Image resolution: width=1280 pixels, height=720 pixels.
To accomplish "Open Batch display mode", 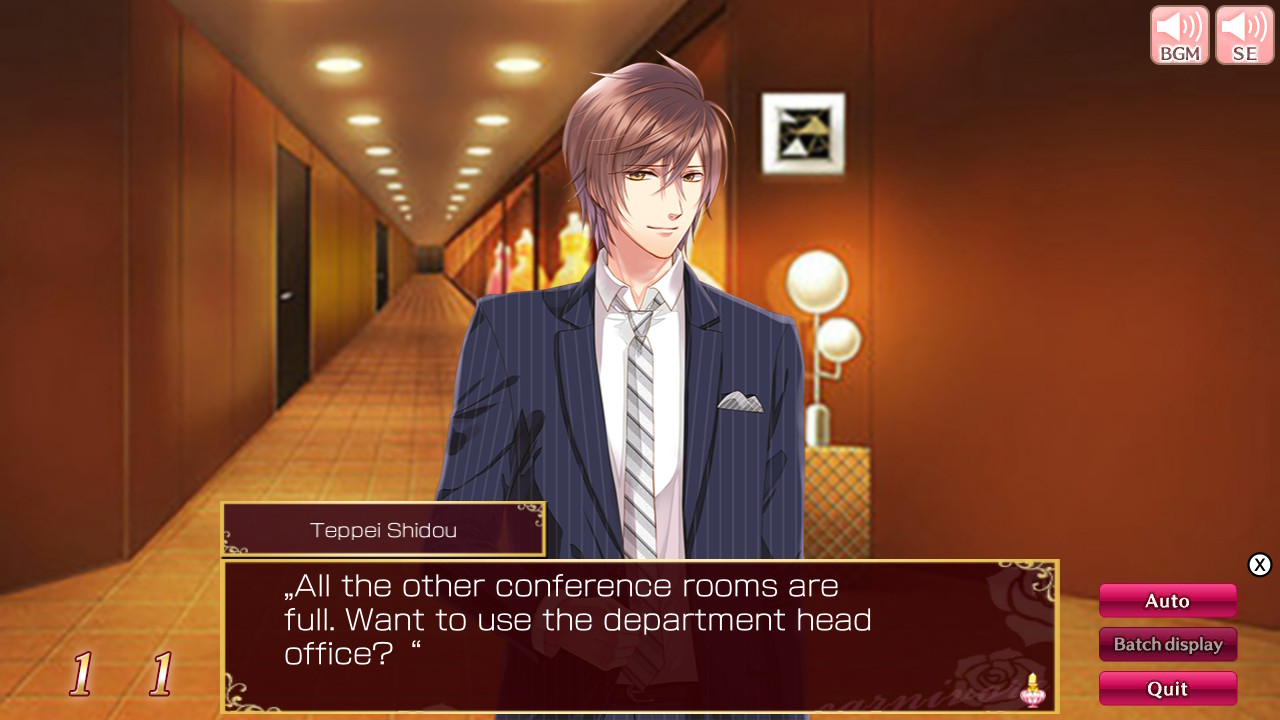I will pos(1167,644).
